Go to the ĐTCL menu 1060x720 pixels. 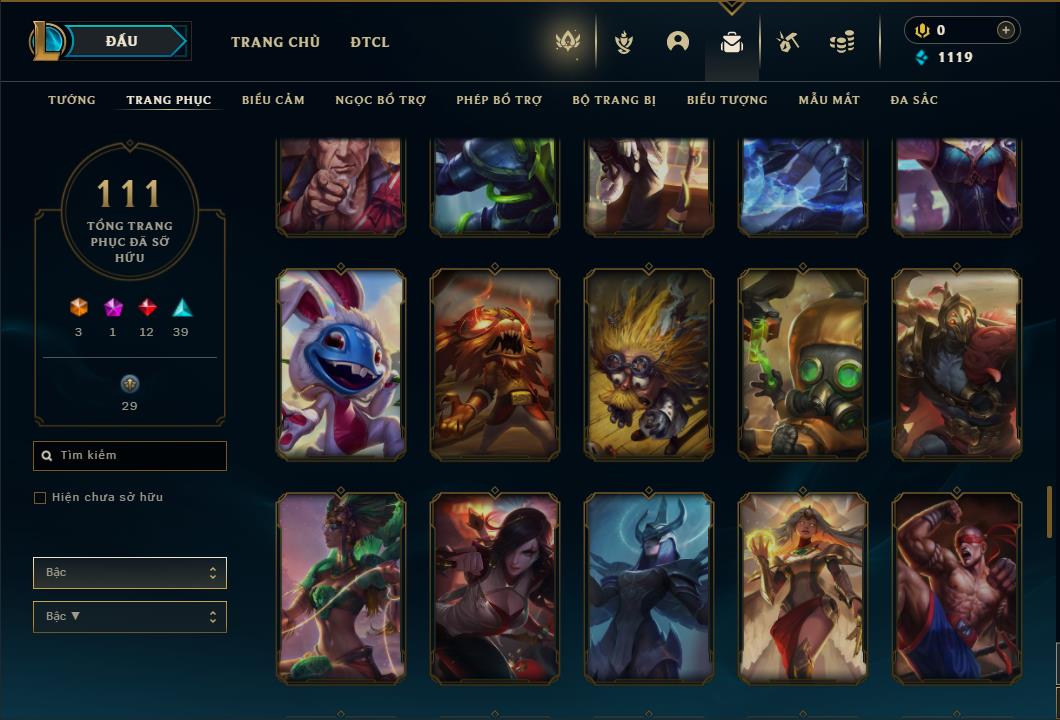tap(370, 42)
